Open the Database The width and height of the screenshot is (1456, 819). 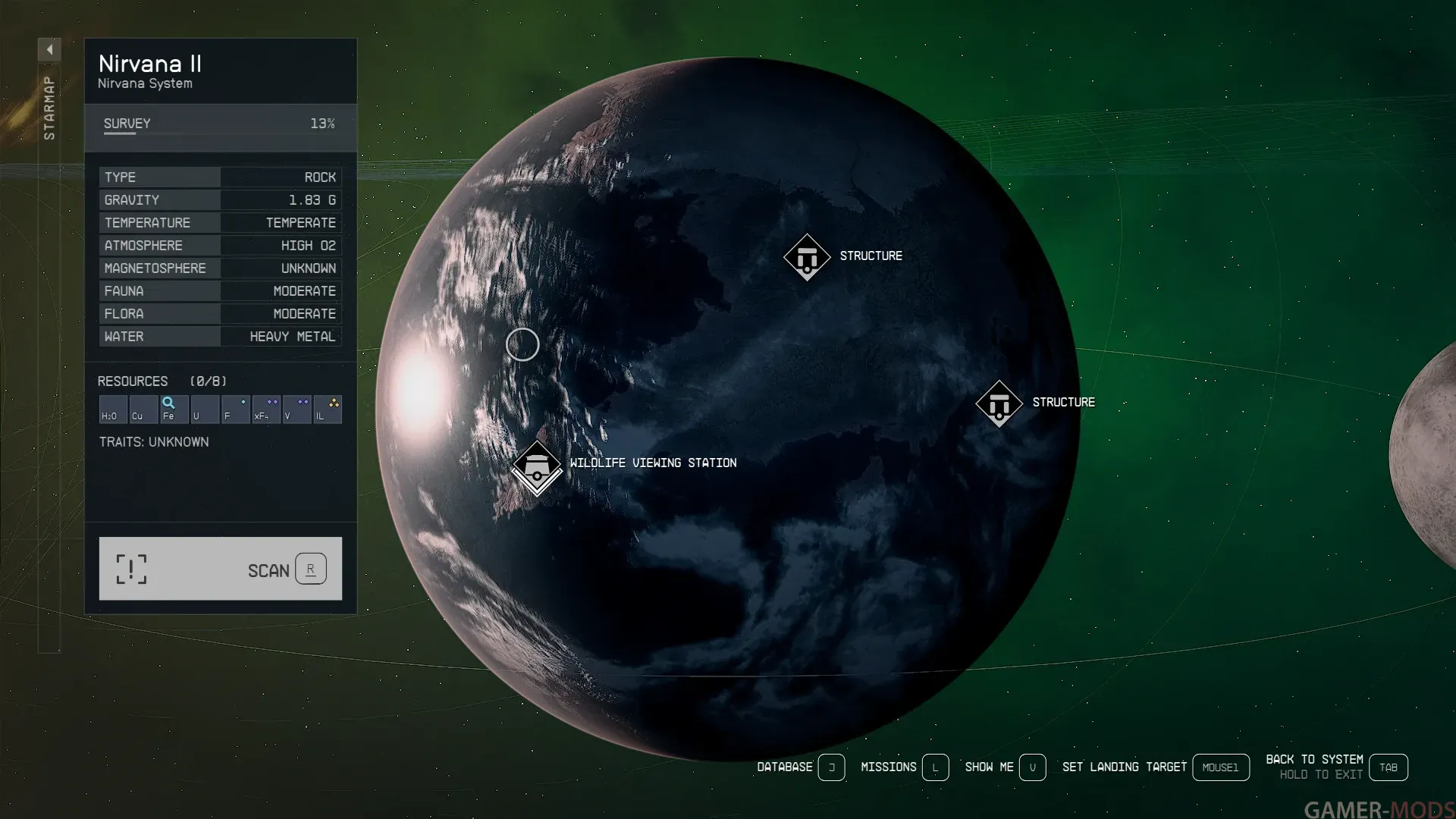(x=831, y=767)
